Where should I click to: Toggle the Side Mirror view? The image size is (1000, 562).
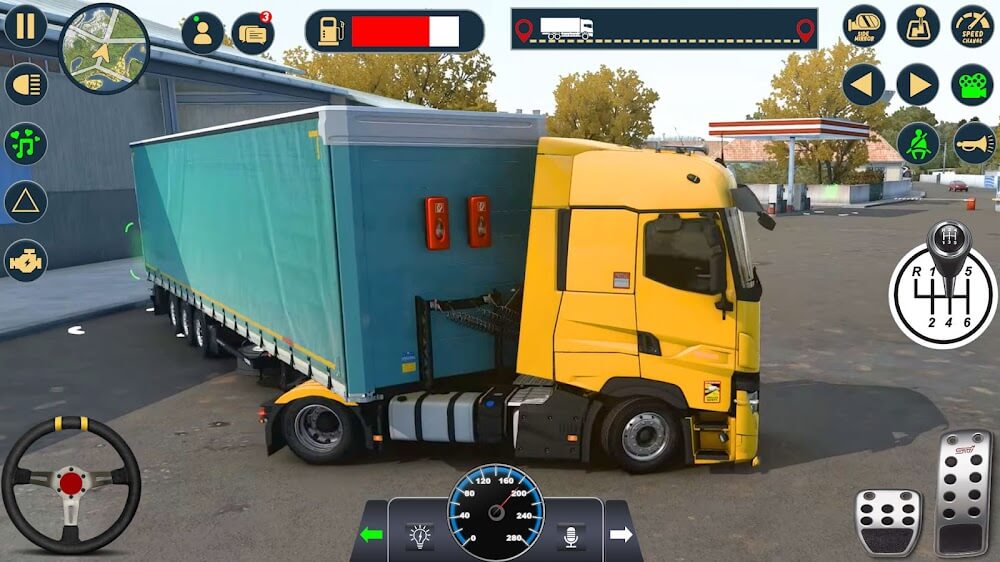[863, 26]
